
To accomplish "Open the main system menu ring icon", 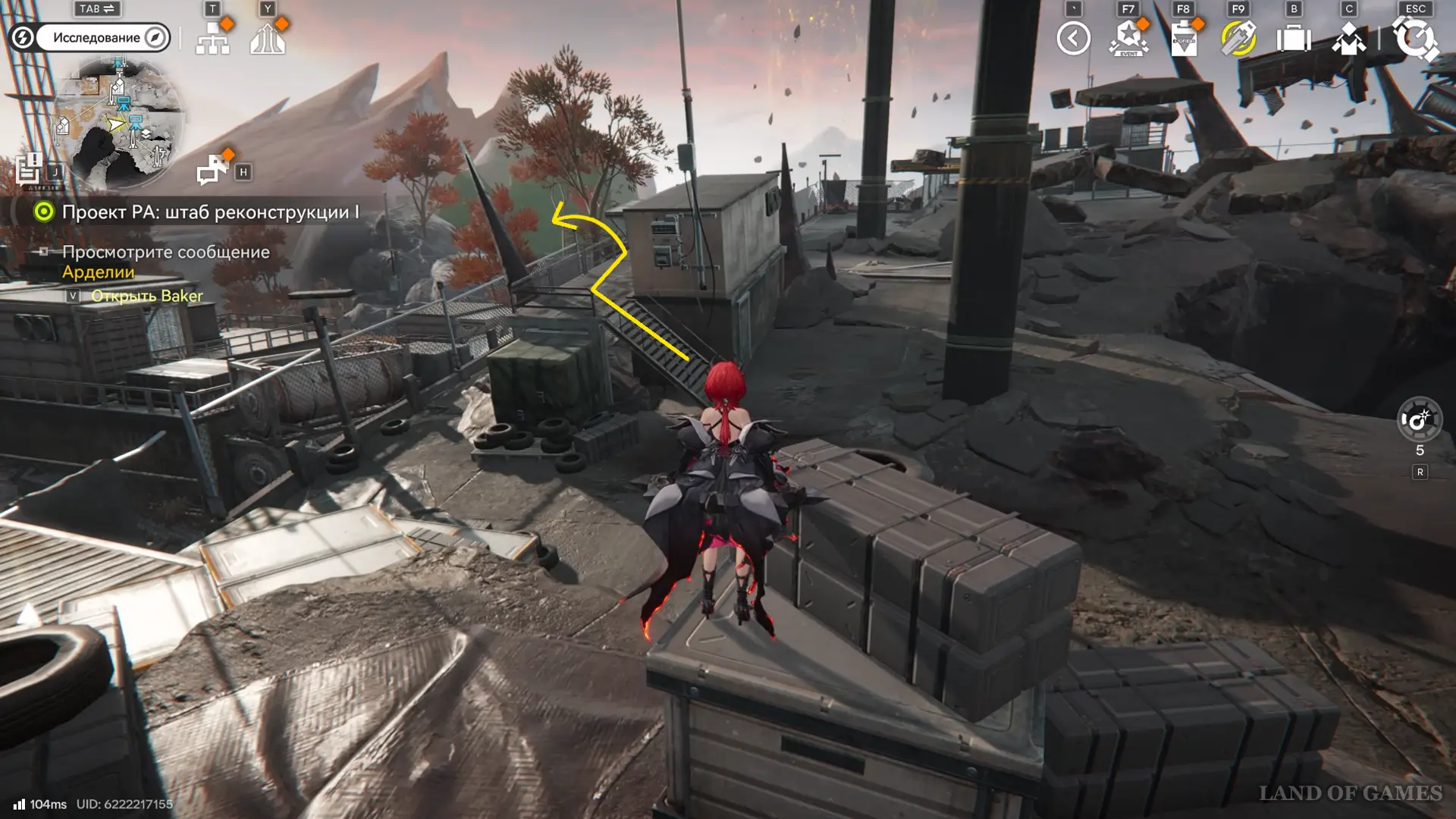I will click(1415, 39).
